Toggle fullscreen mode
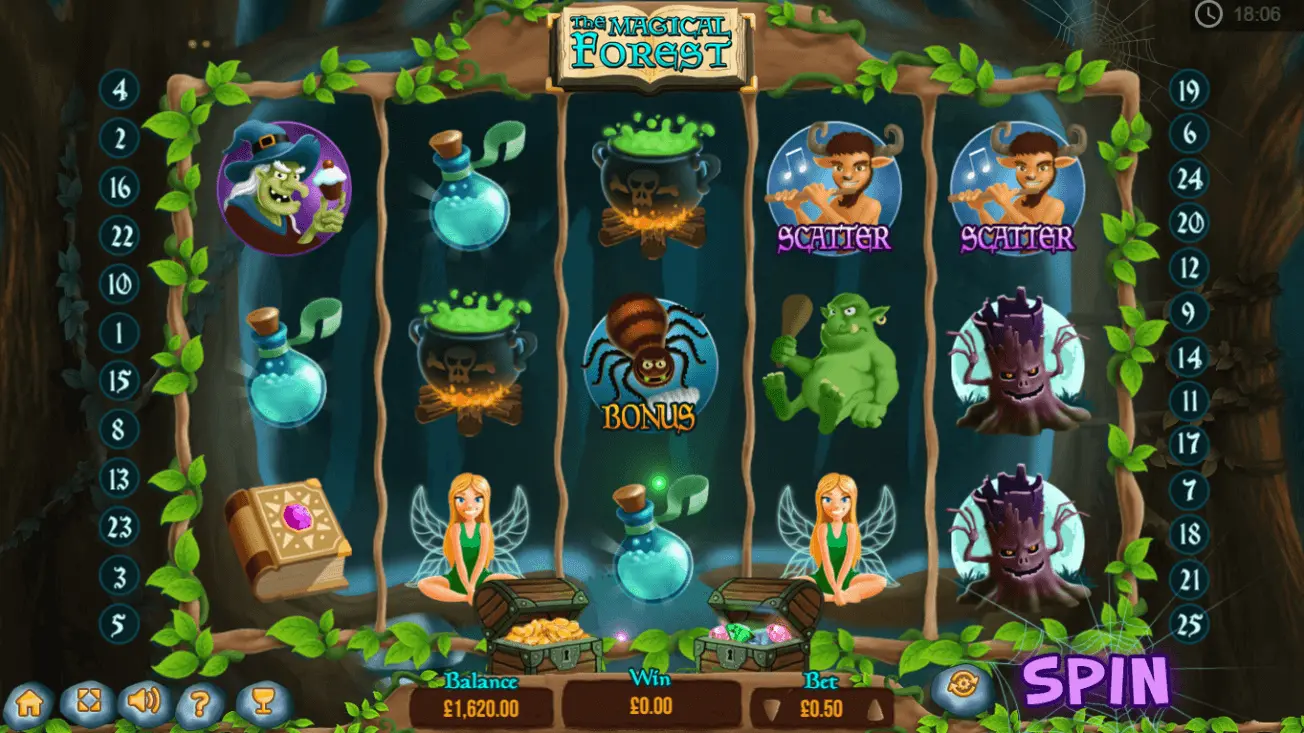This screenshot has height=733, width=1304. tap(88, 703)
